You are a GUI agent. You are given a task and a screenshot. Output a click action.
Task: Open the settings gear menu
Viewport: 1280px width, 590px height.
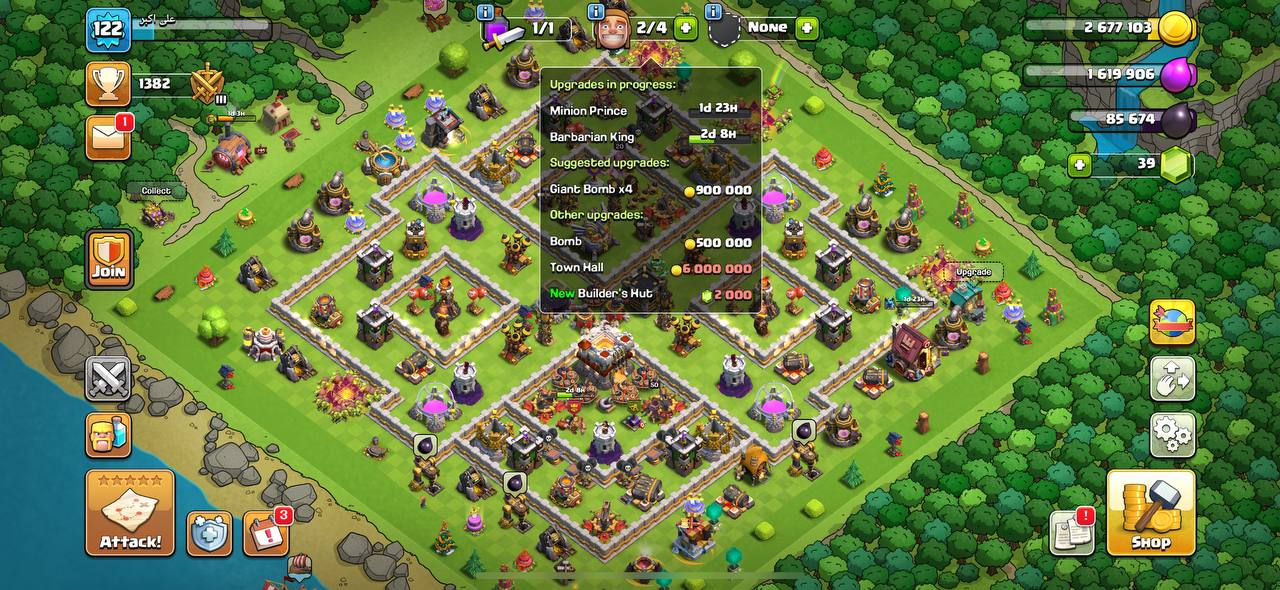point(1172,435)
